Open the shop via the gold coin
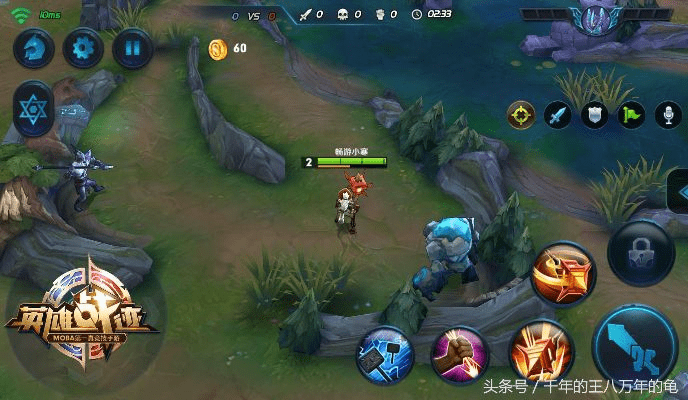The height and width of the screenshot is (400, 688). (x=218, y=48)
